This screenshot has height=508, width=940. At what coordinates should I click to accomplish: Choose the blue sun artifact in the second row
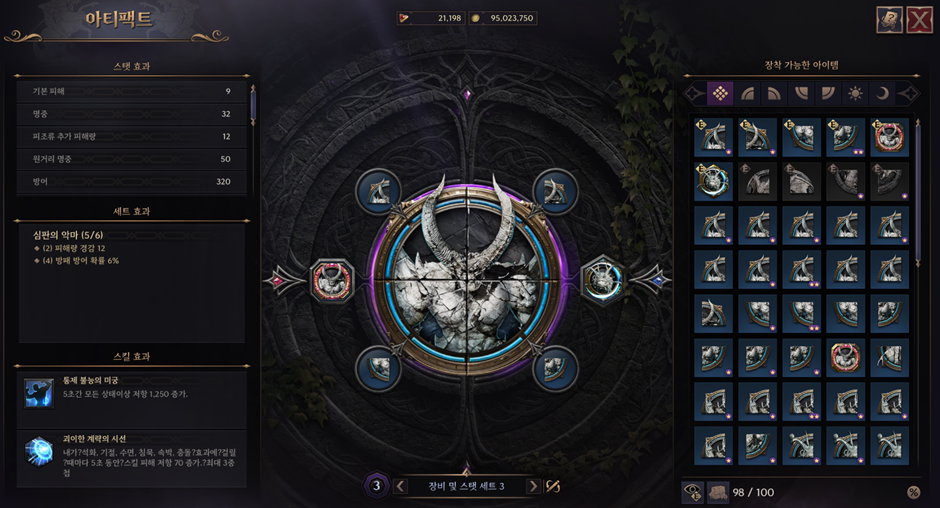[713, 182]
